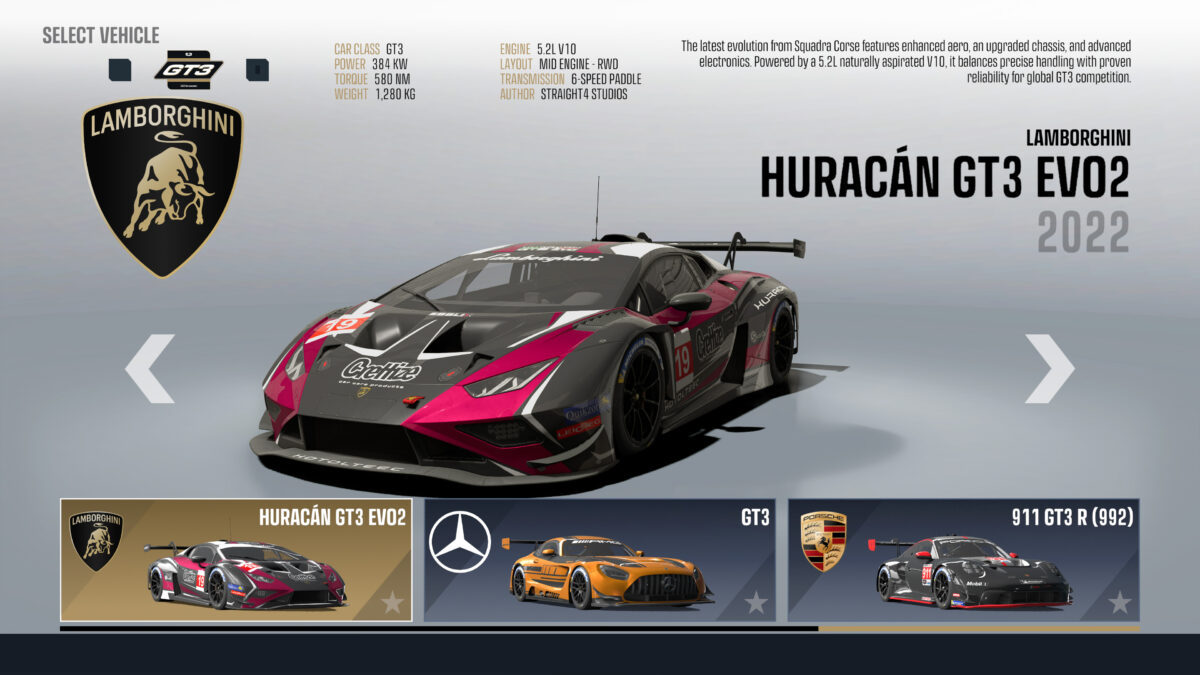Select the Huracán GT3 EVO2 card
Screen dimensions: 1200x675
(236, 560)
